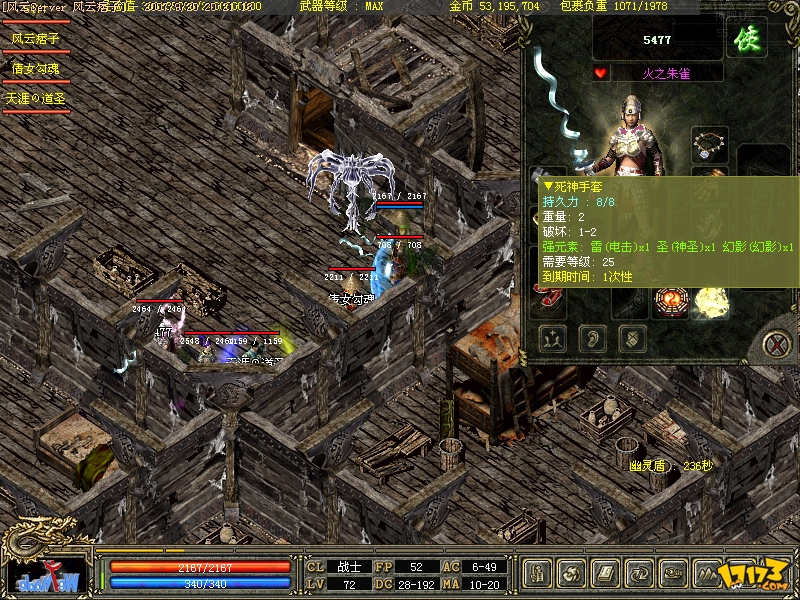This screenshot has width=800, height=600.
Task: Select the red boots equipment slot
Action: pyautogui.click(x=549, y=295)
